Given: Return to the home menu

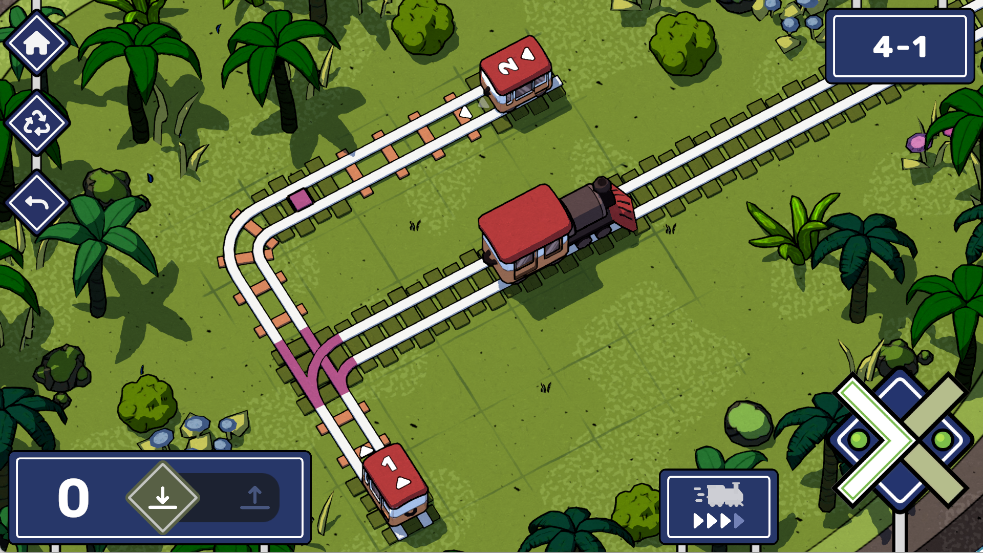Looking at the screenshot, I should pos(37,43).
